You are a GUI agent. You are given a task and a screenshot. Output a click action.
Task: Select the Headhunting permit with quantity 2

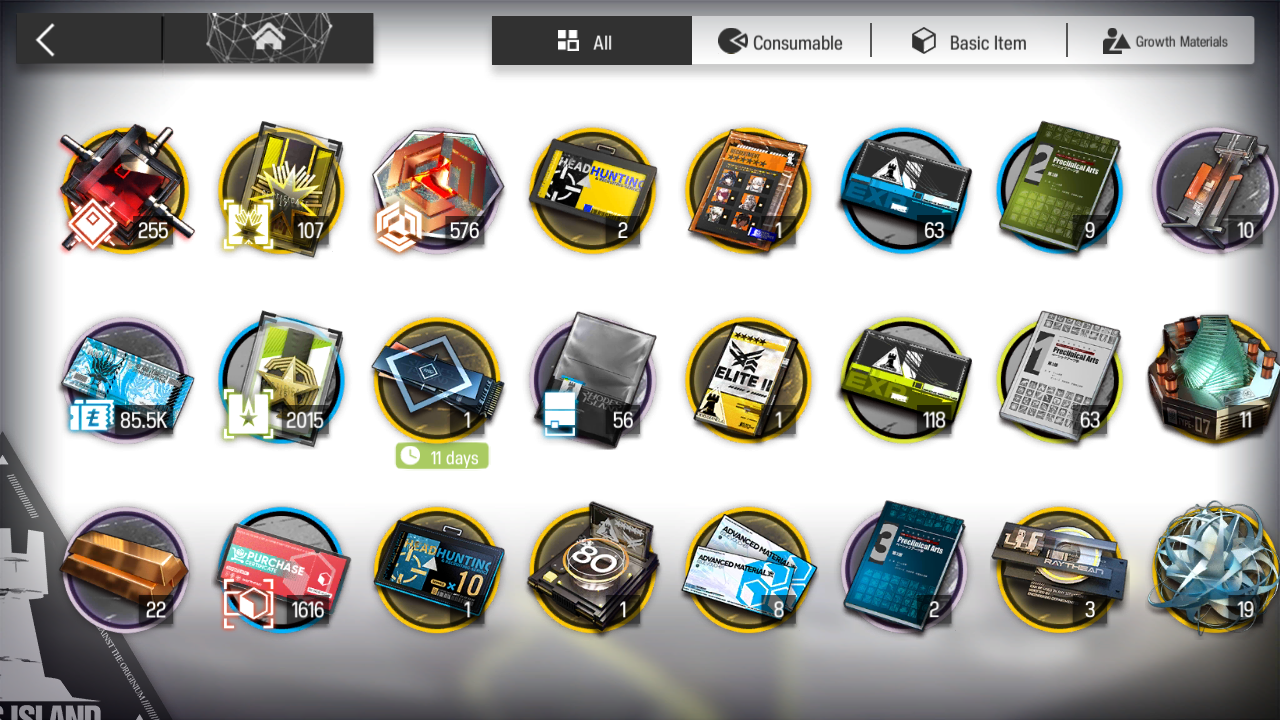click(592, 190)
